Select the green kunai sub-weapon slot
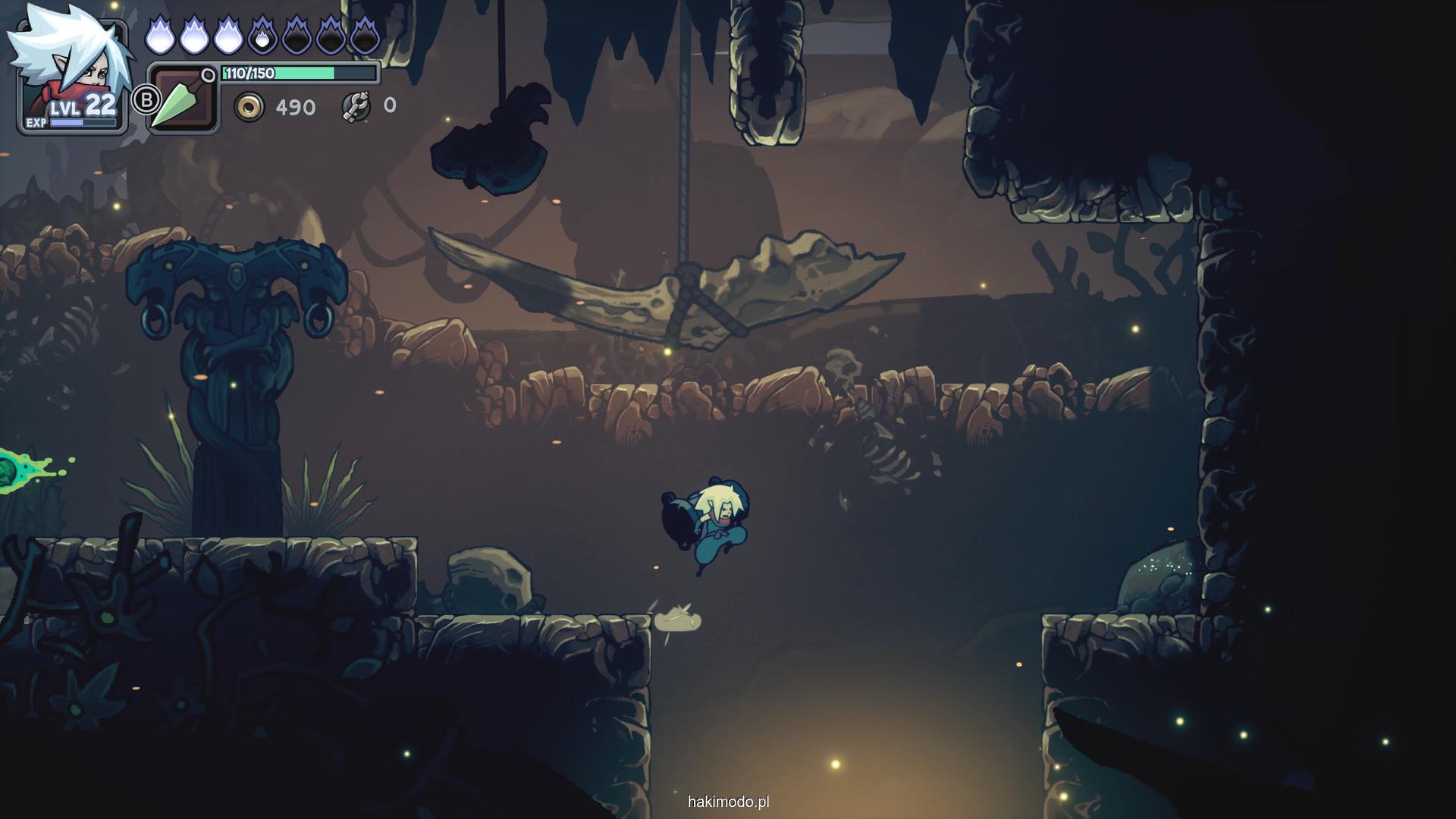1456x819 pixels. coord(183,99)
